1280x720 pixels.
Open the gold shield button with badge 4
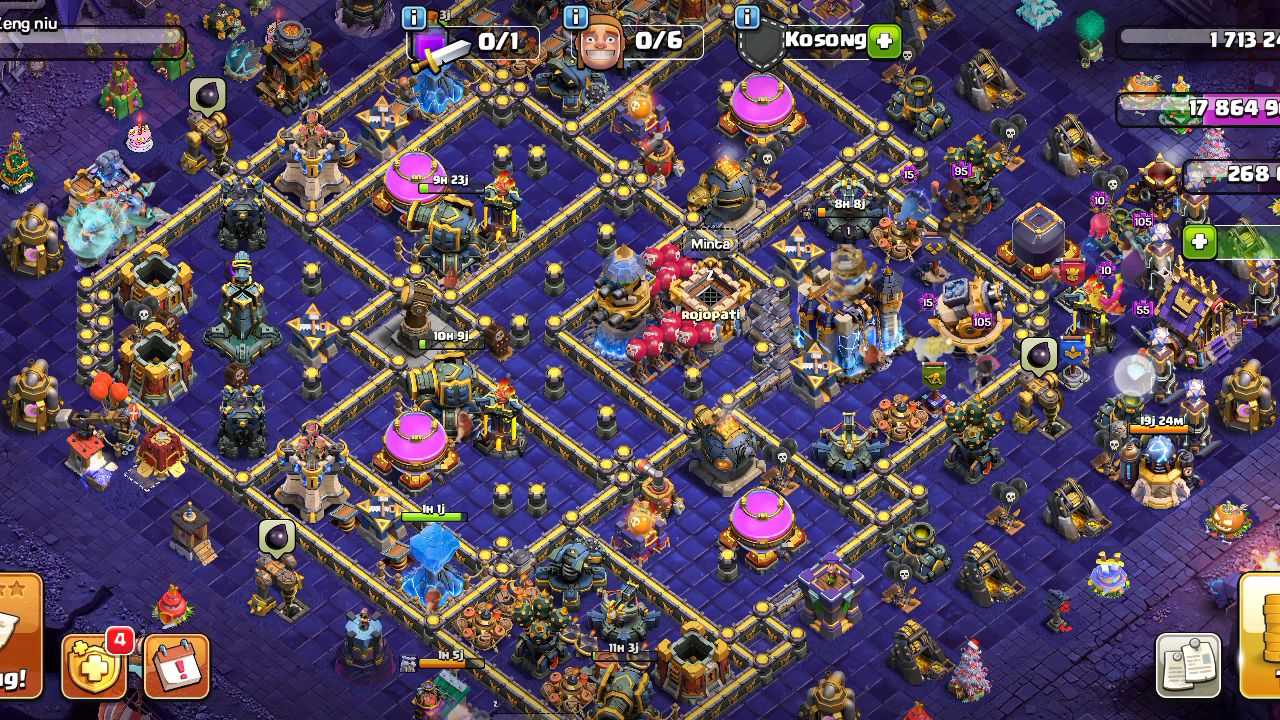click(94, 665)
